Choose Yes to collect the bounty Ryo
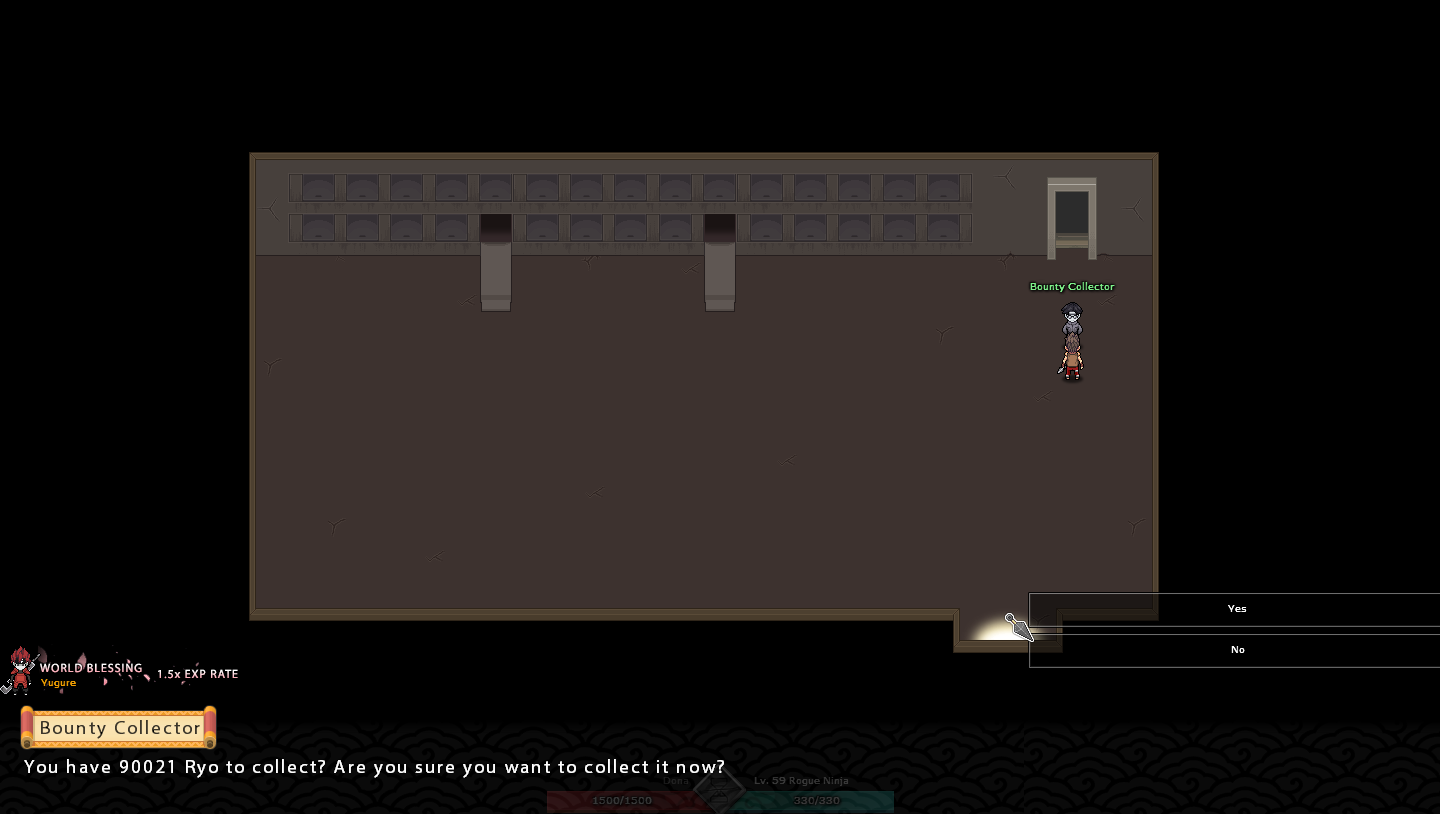 click(1236, 609)
